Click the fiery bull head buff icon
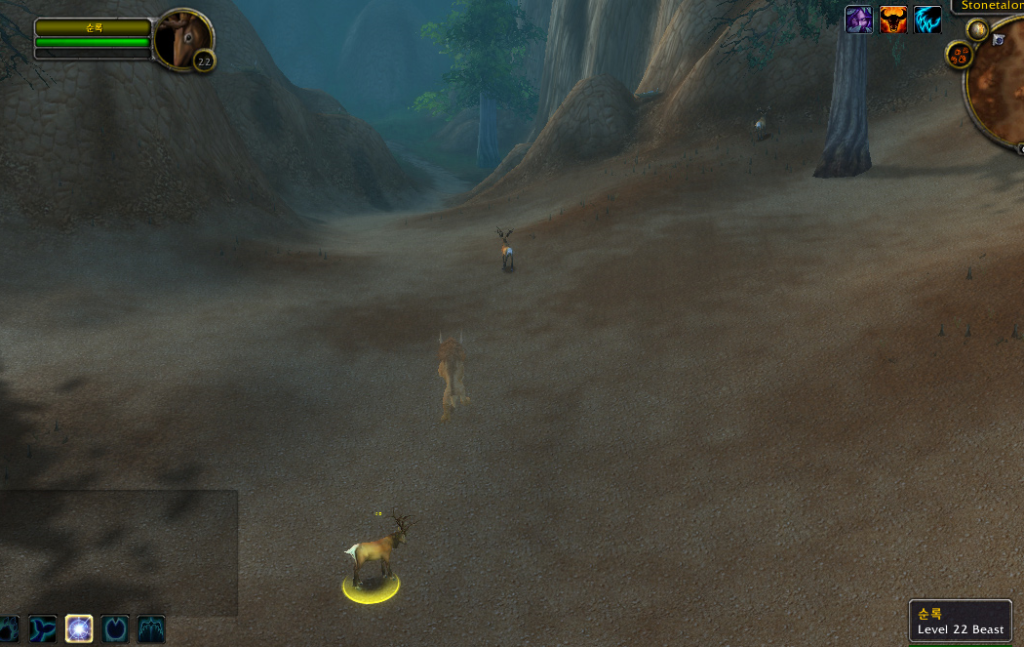1024x647 pixels. coord(893,19)
